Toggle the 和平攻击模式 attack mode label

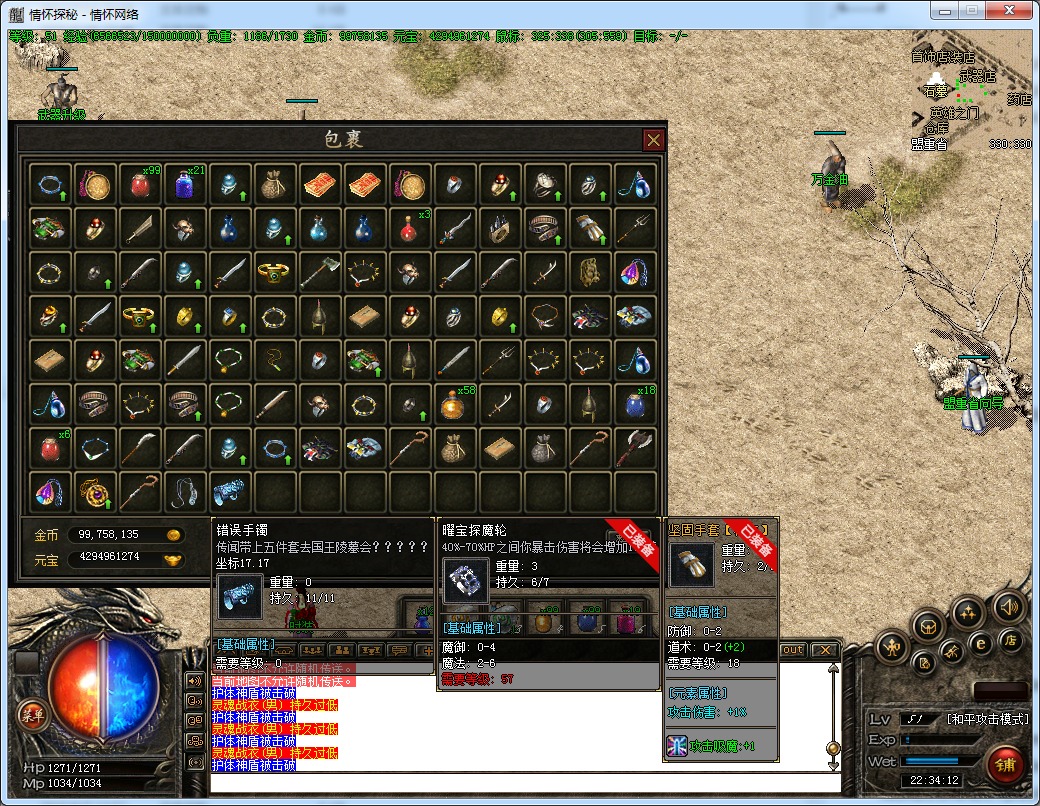click(986, 719)
